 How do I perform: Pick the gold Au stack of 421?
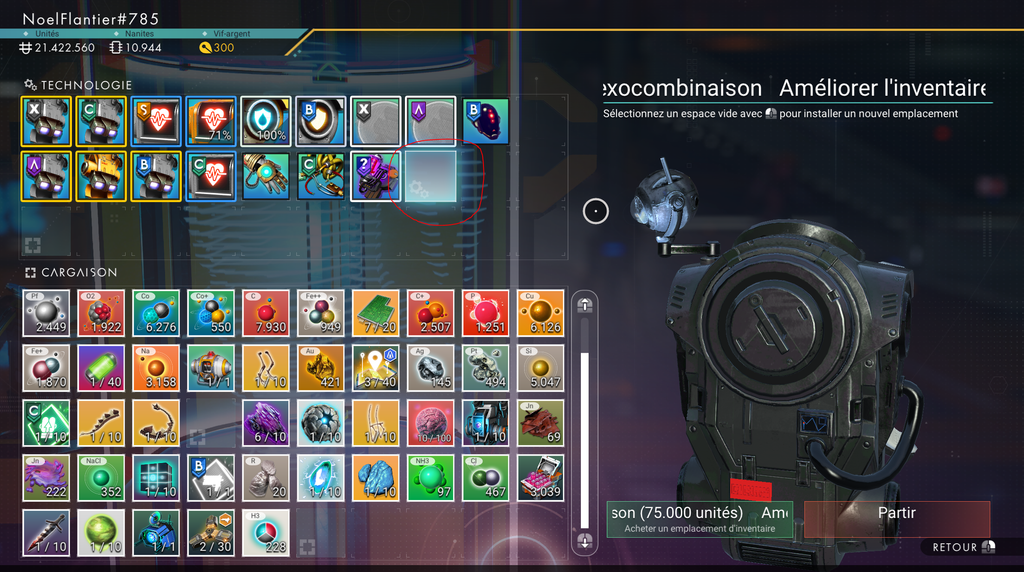[x=321, y=368]
